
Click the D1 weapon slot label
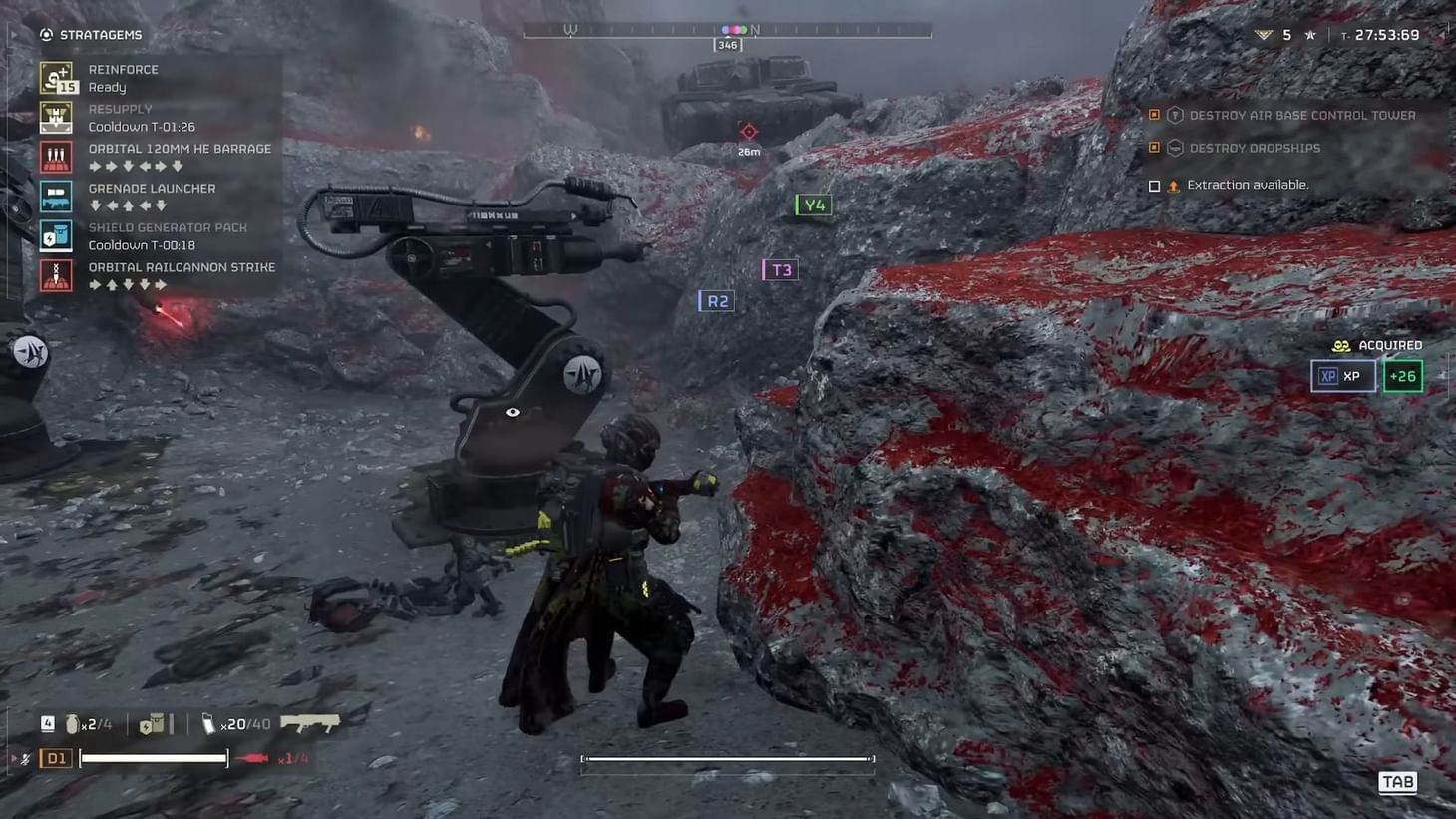[x=56, y=757]
